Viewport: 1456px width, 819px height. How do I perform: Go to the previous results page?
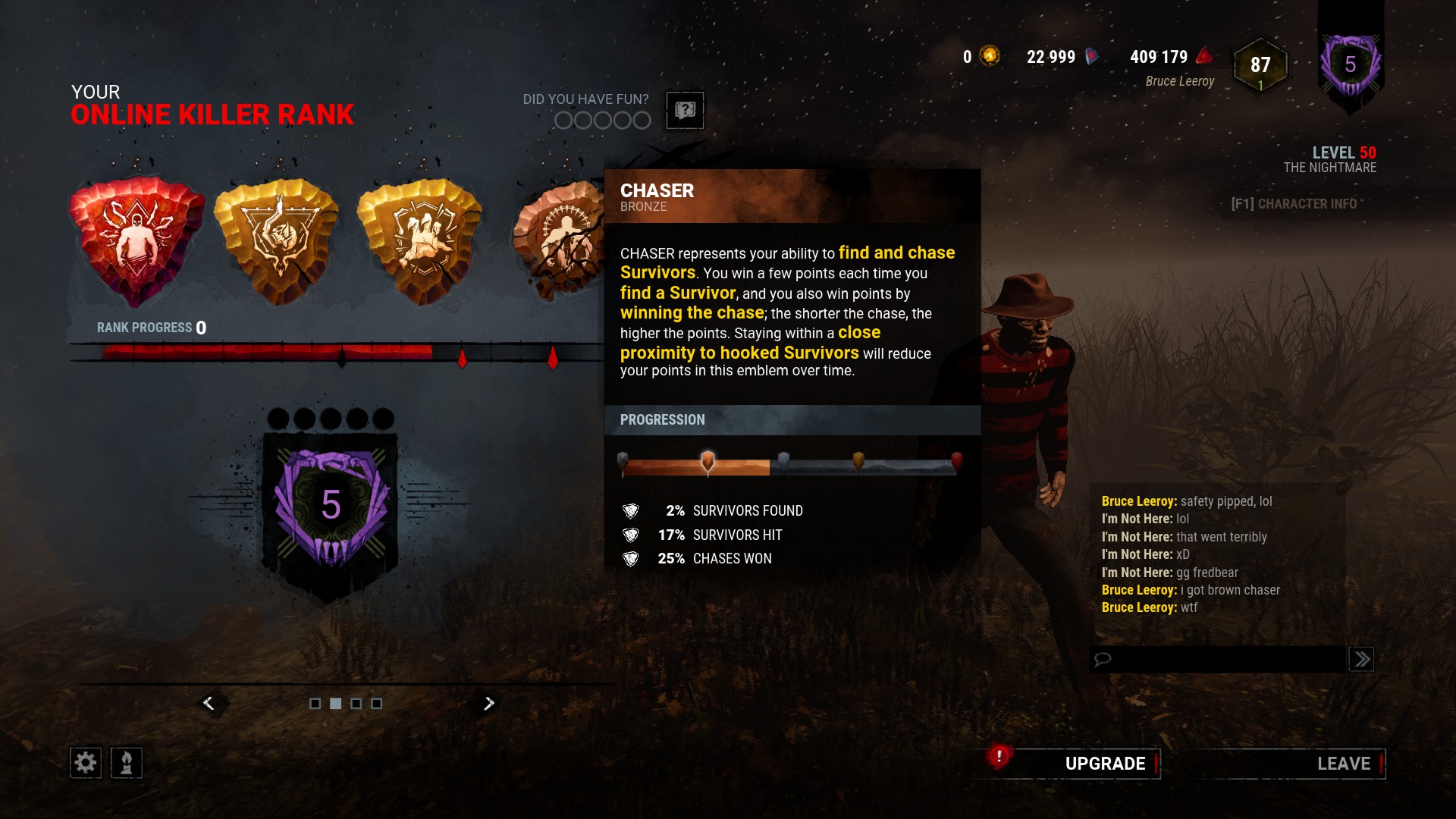click(209, 704)
